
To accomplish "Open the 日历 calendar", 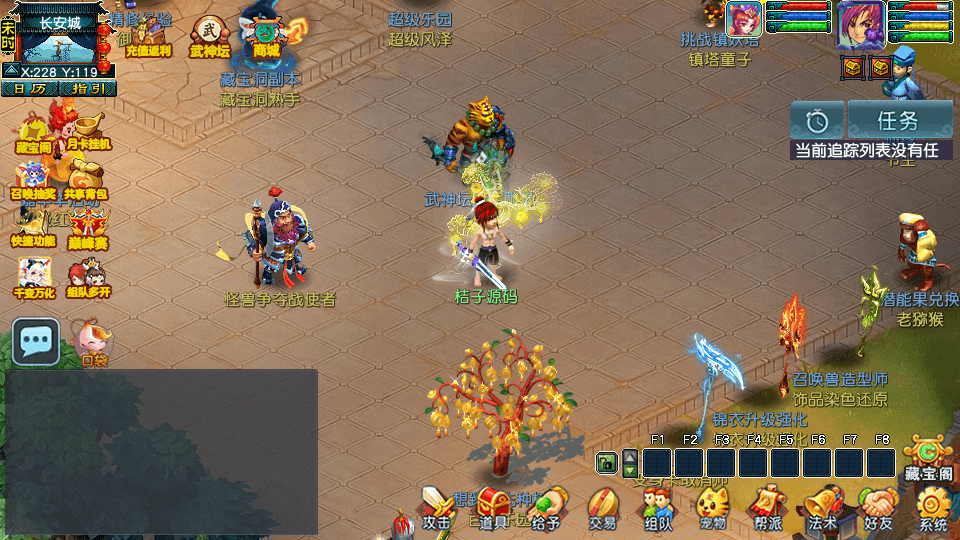I will click(x=29, y=88).
